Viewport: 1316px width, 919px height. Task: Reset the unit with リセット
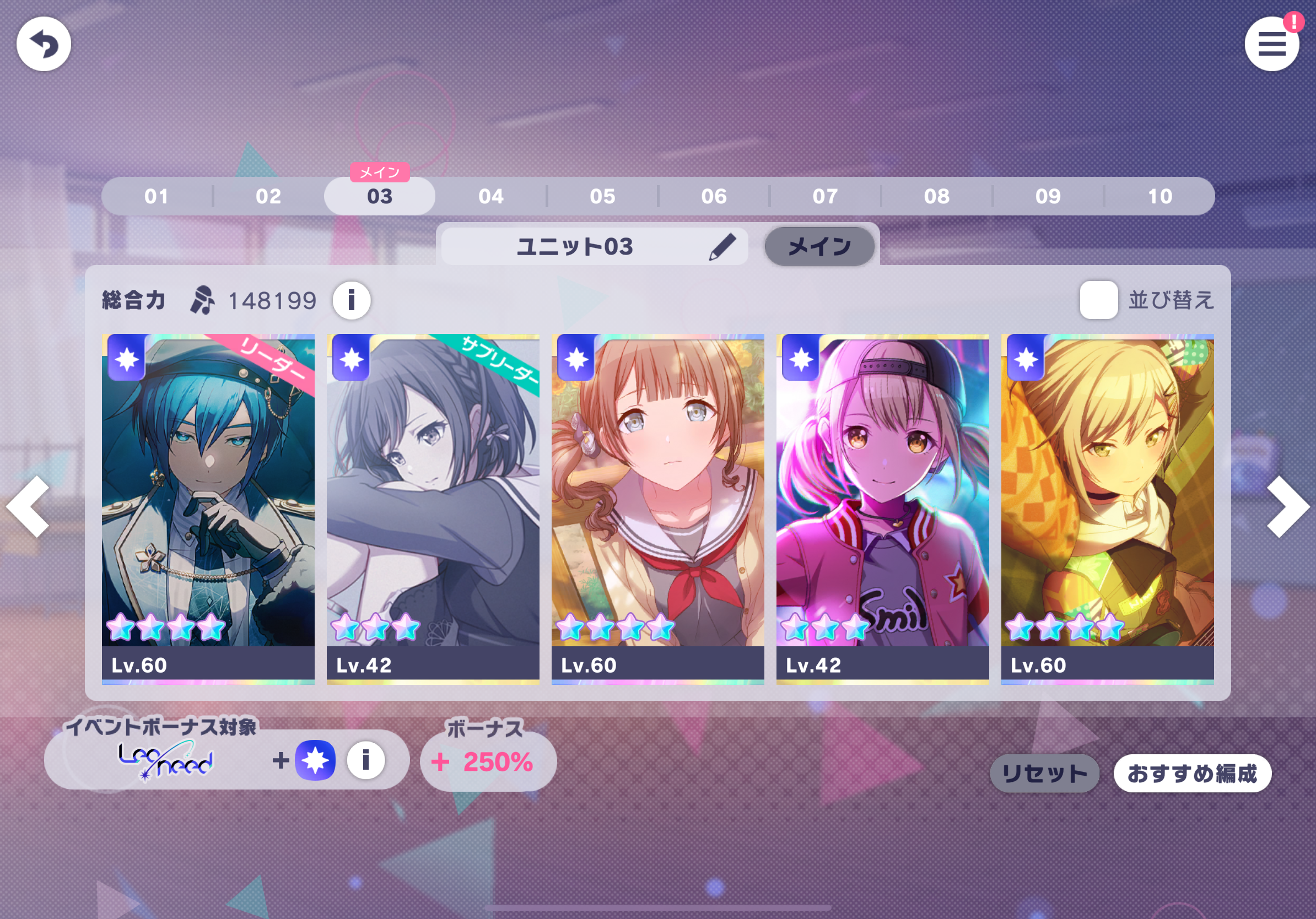(1044, 774)
